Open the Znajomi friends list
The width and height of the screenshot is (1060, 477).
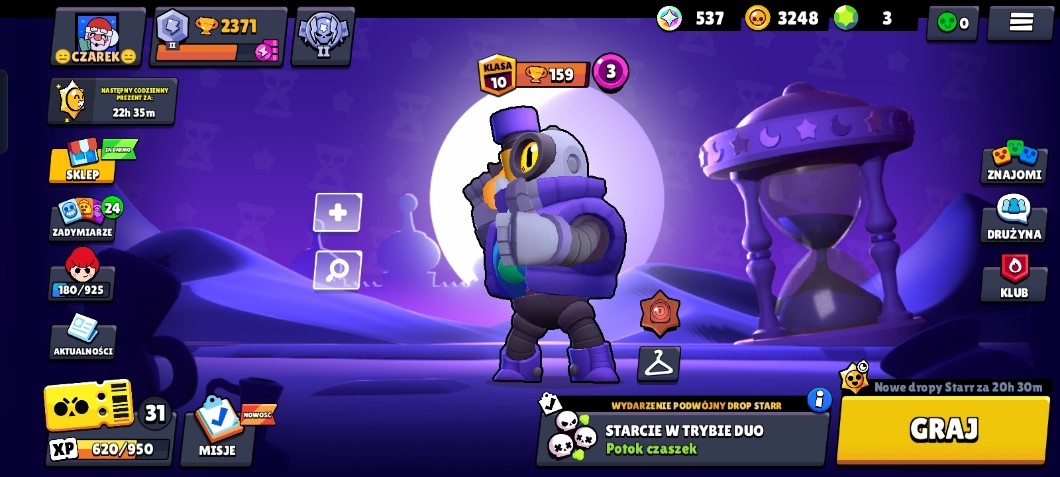click(x=1014, y=162)
